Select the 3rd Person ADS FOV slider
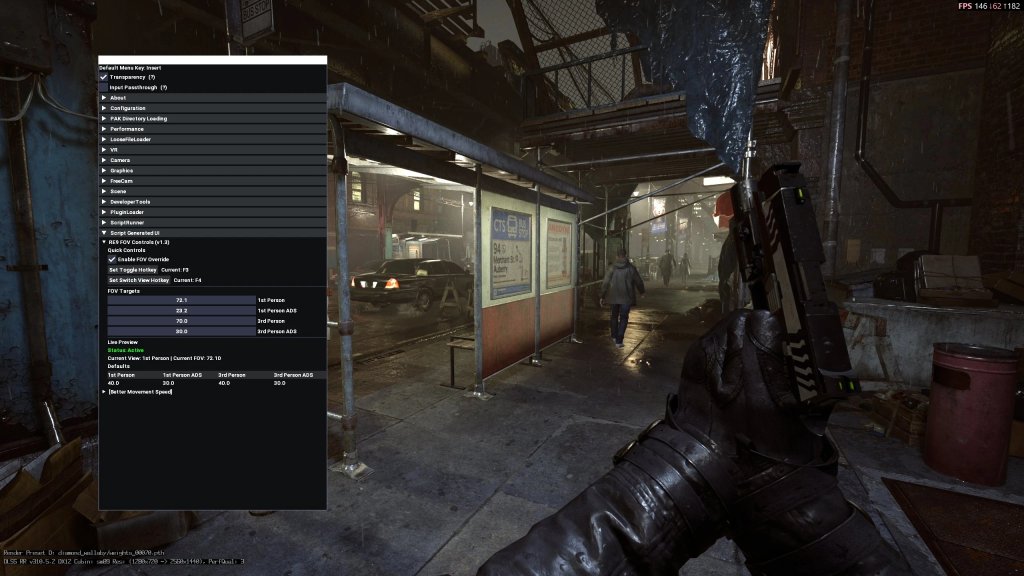Viewport: 1024px width, 576px height. pos(182,331)
